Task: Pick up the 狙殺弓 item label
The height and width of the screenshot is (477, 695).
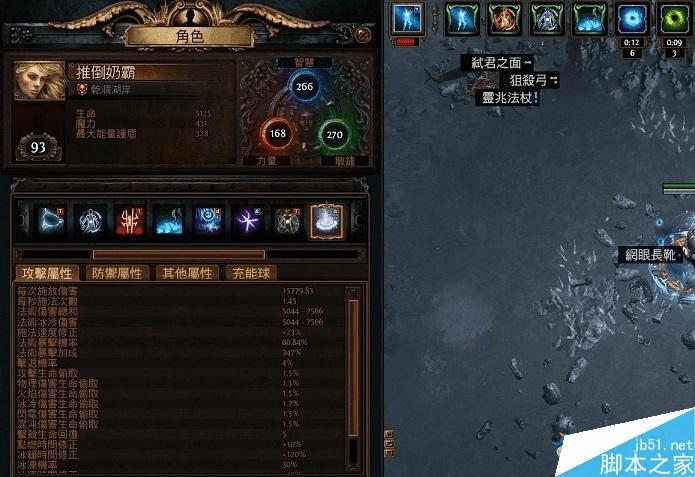Action: click(527, 80)
